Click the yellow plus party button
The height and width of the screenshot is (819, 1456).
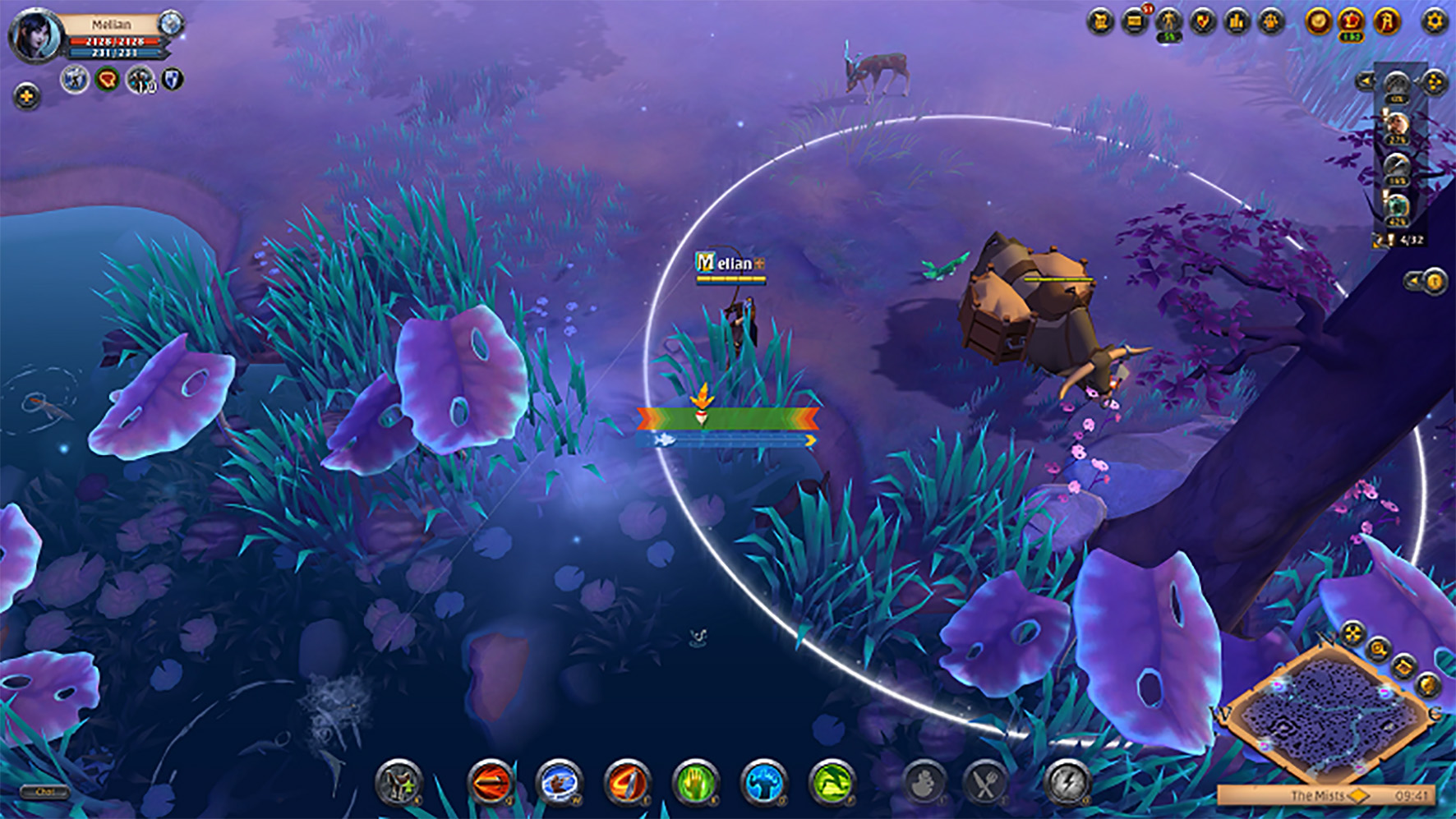pyautogui.click(x=26, y=97)
